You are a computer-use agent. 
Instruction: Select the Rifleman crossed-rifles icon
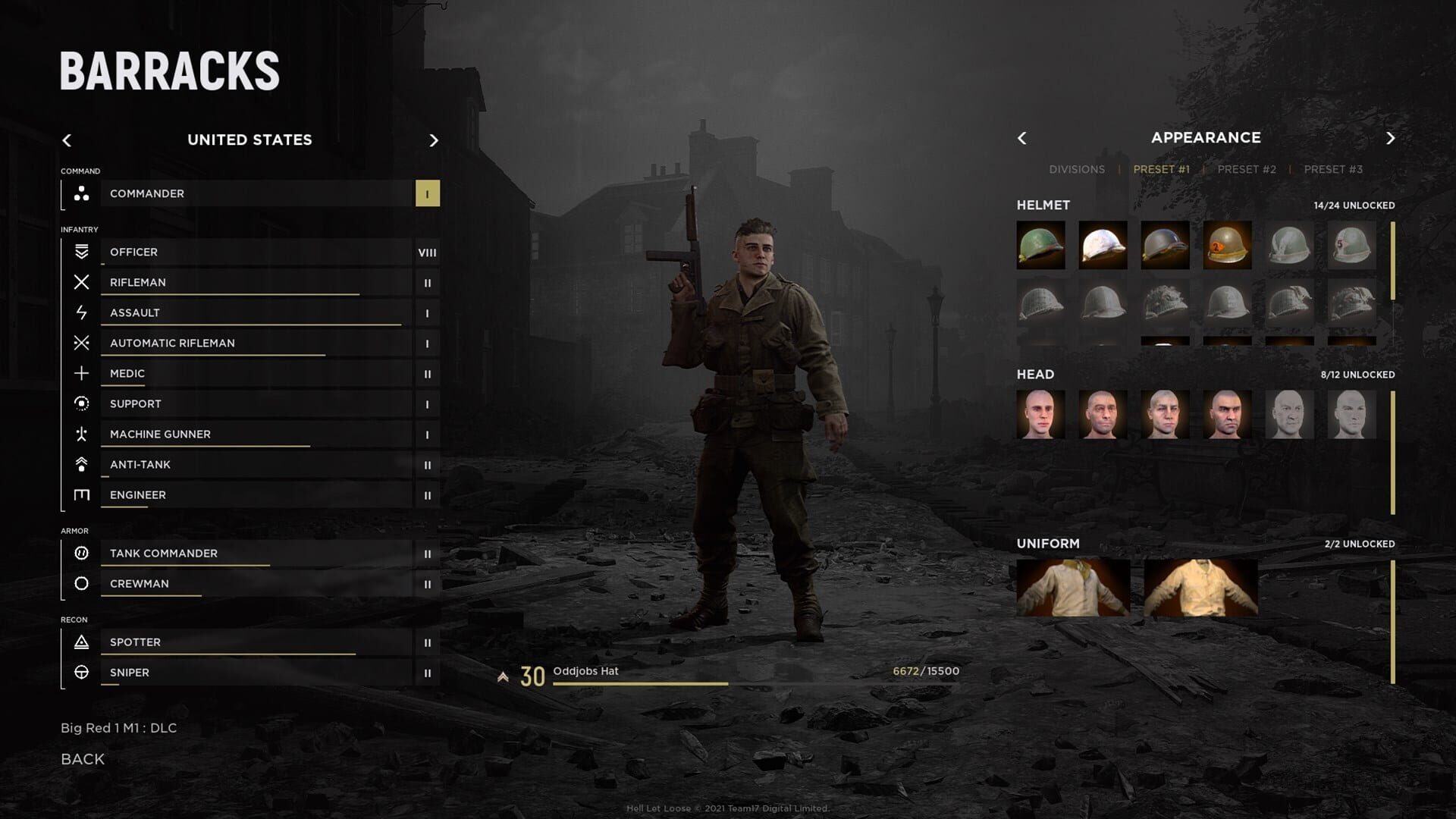(x=83, y=282)
